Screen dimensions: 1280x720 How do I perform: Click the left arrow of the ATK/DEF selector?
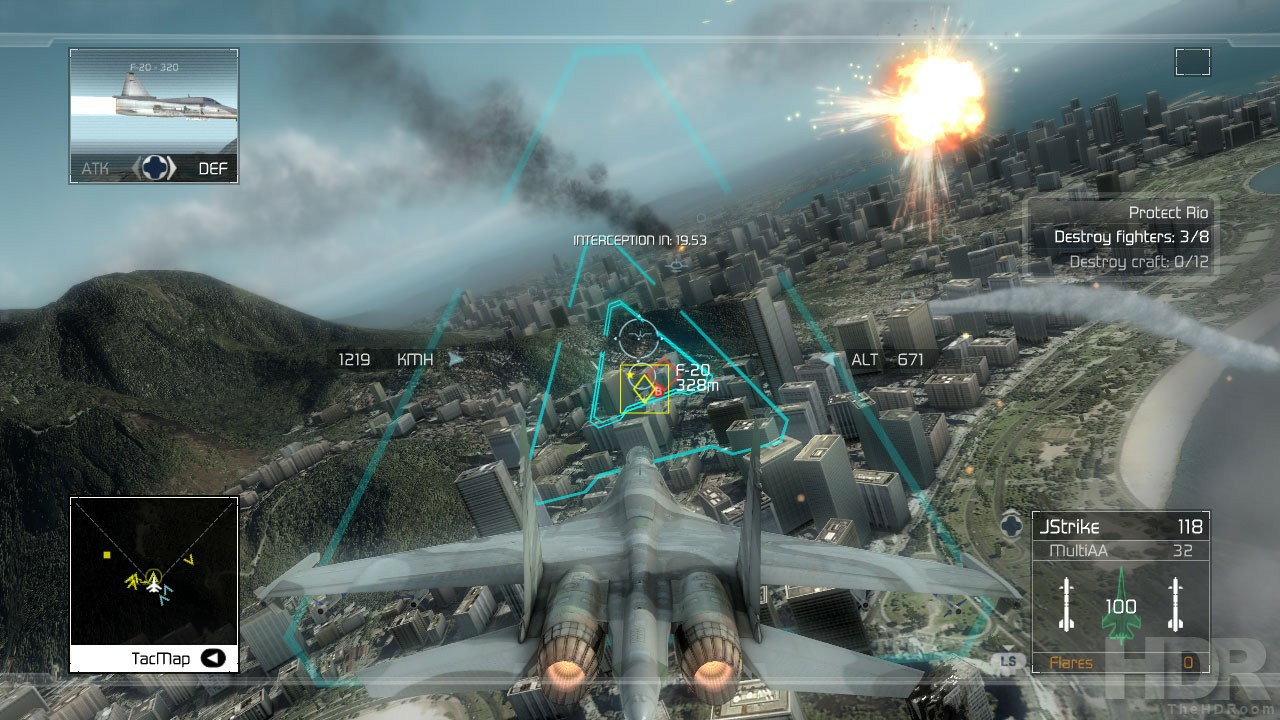(137, 168)
